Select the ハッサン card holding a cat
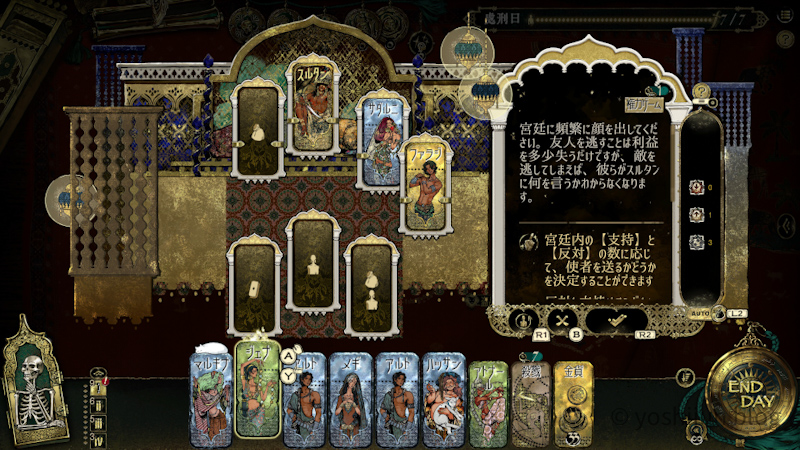Image resolution: width=800 pixels, height=450 pixels. tap(443, 400)
